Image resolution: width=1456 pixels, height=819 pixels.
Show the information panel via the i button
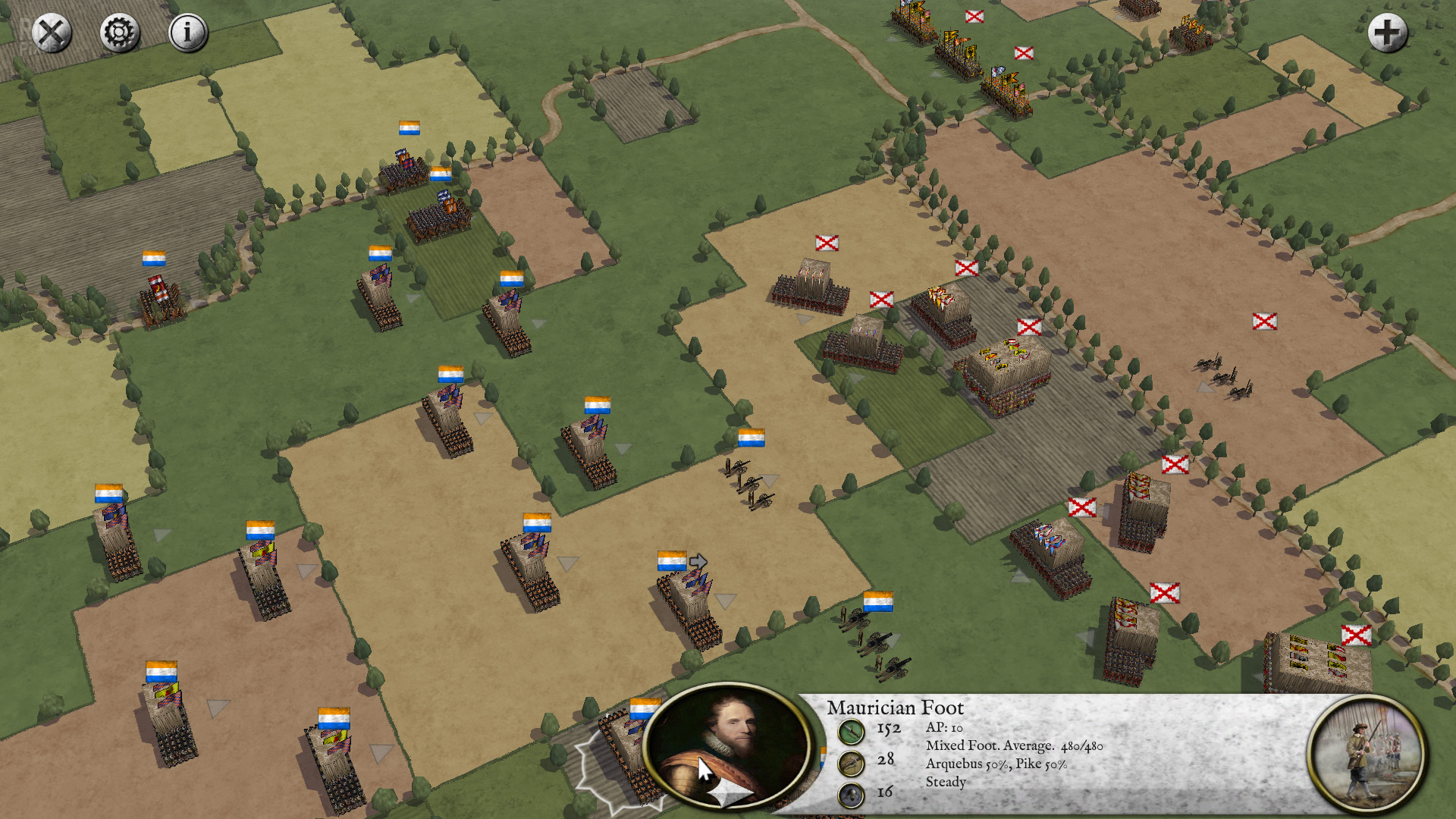click(x=187, y=33)
